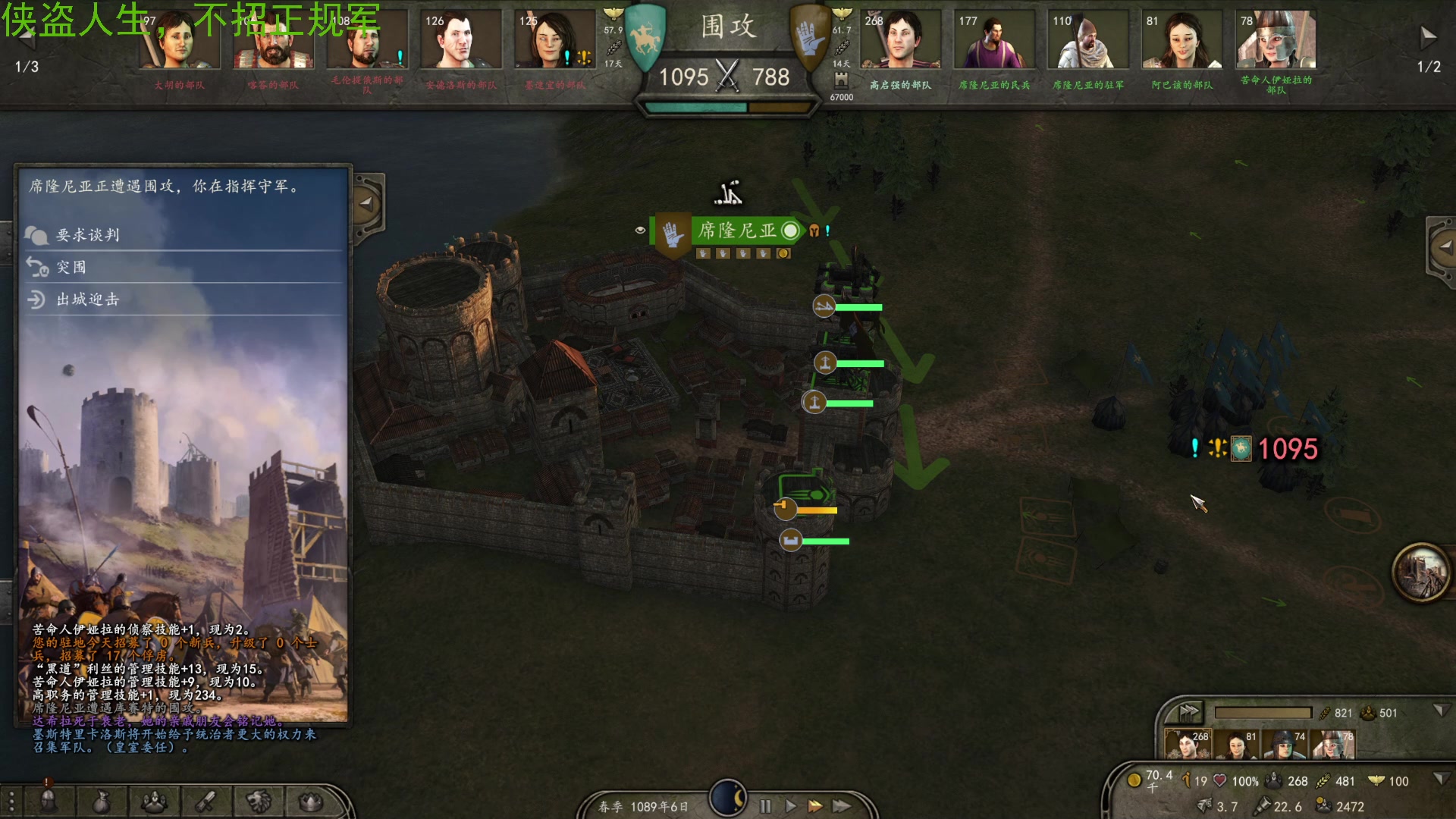Open the clan wolf-head icon
Viewport: 1456px width, 819px height.
click(259, 801)
